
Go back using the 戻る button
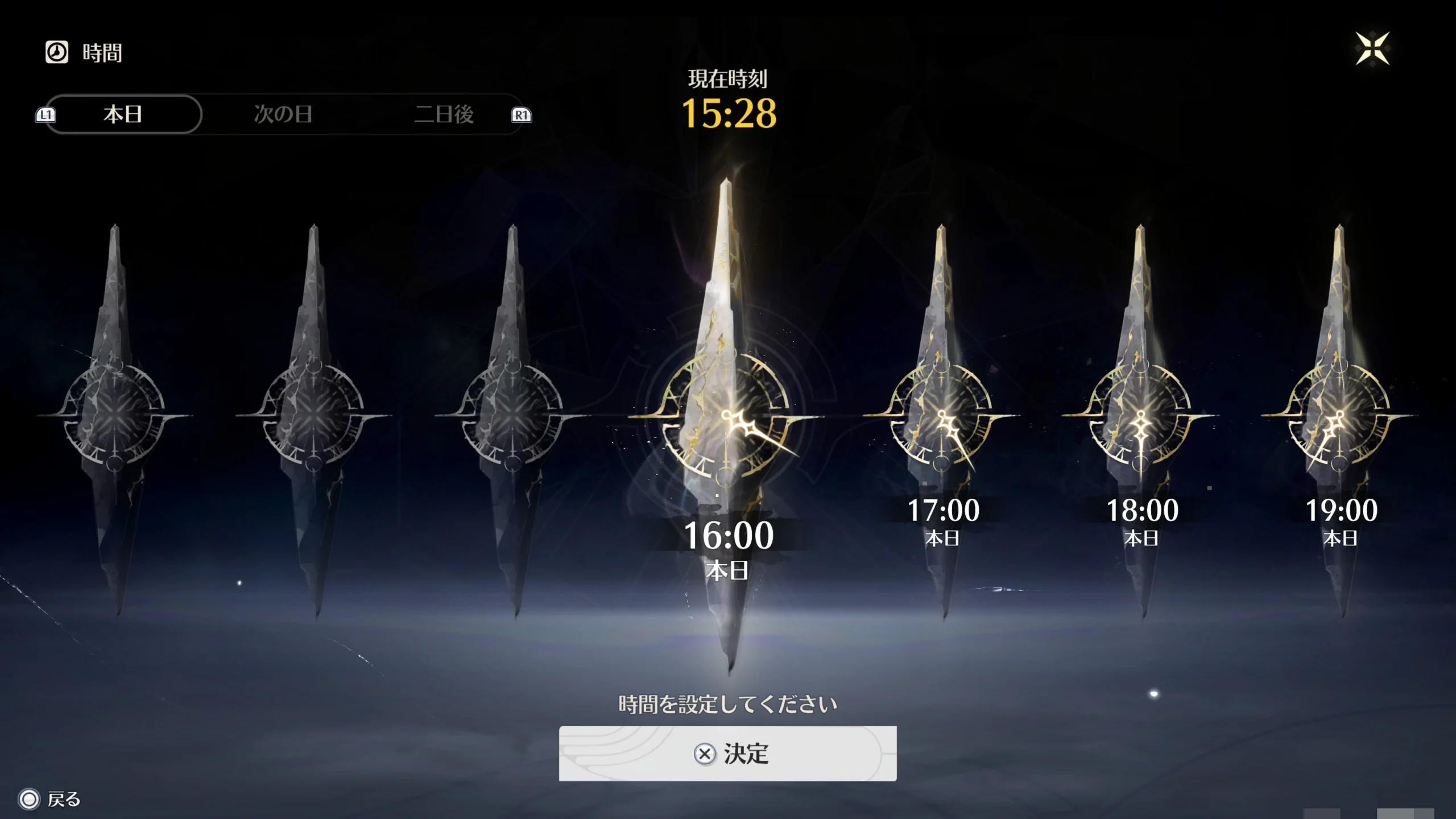pyautogui.click(x=50, y=799)
